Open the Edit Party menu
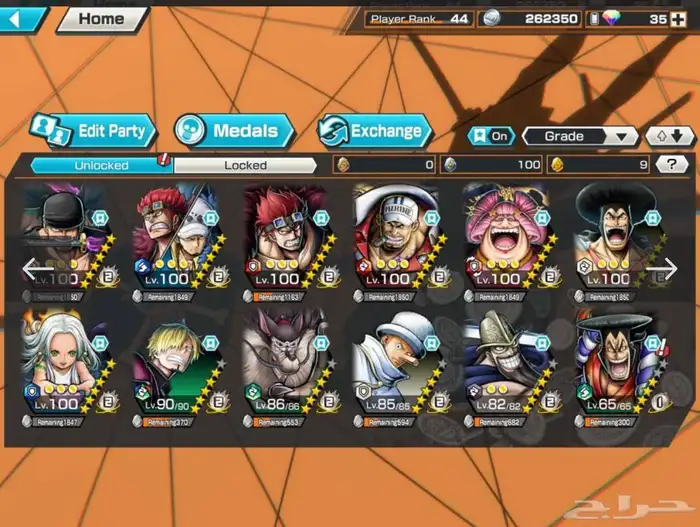The height and width of the screenshot is (527, 700). (x=92, y=130)
